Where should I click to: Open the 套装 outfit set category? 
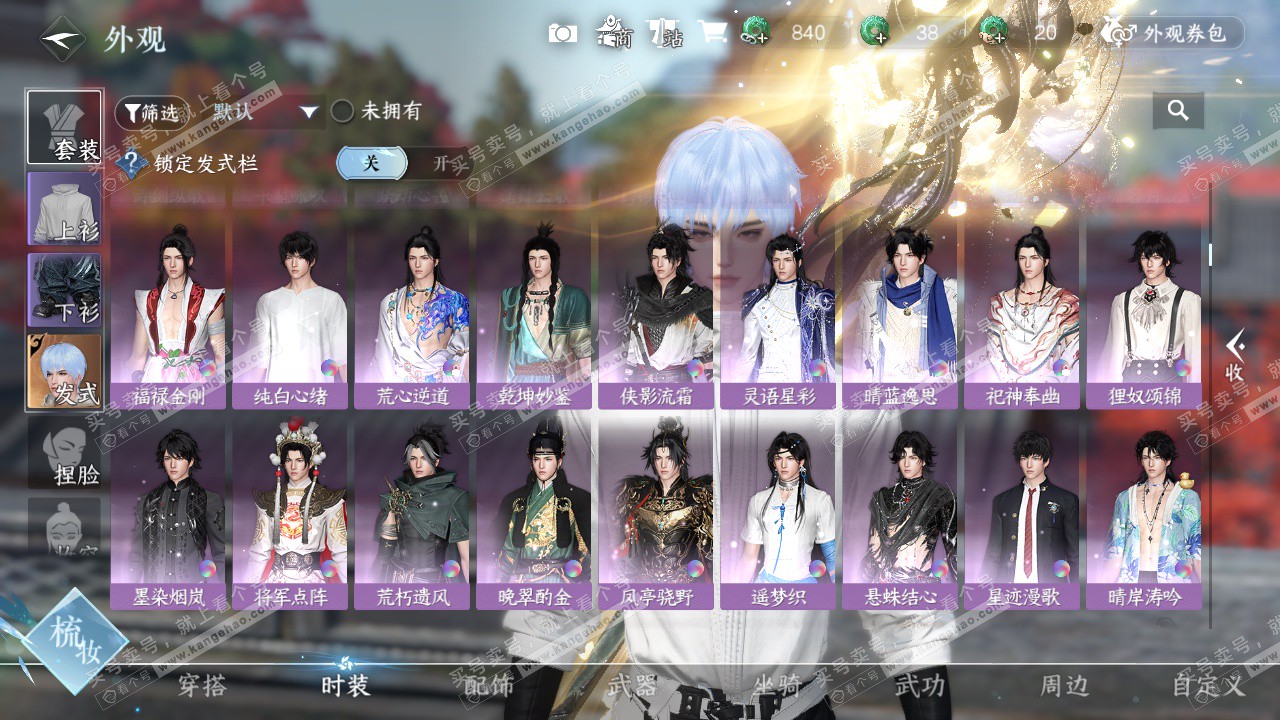pyautogui.click(x=64, y=127)
